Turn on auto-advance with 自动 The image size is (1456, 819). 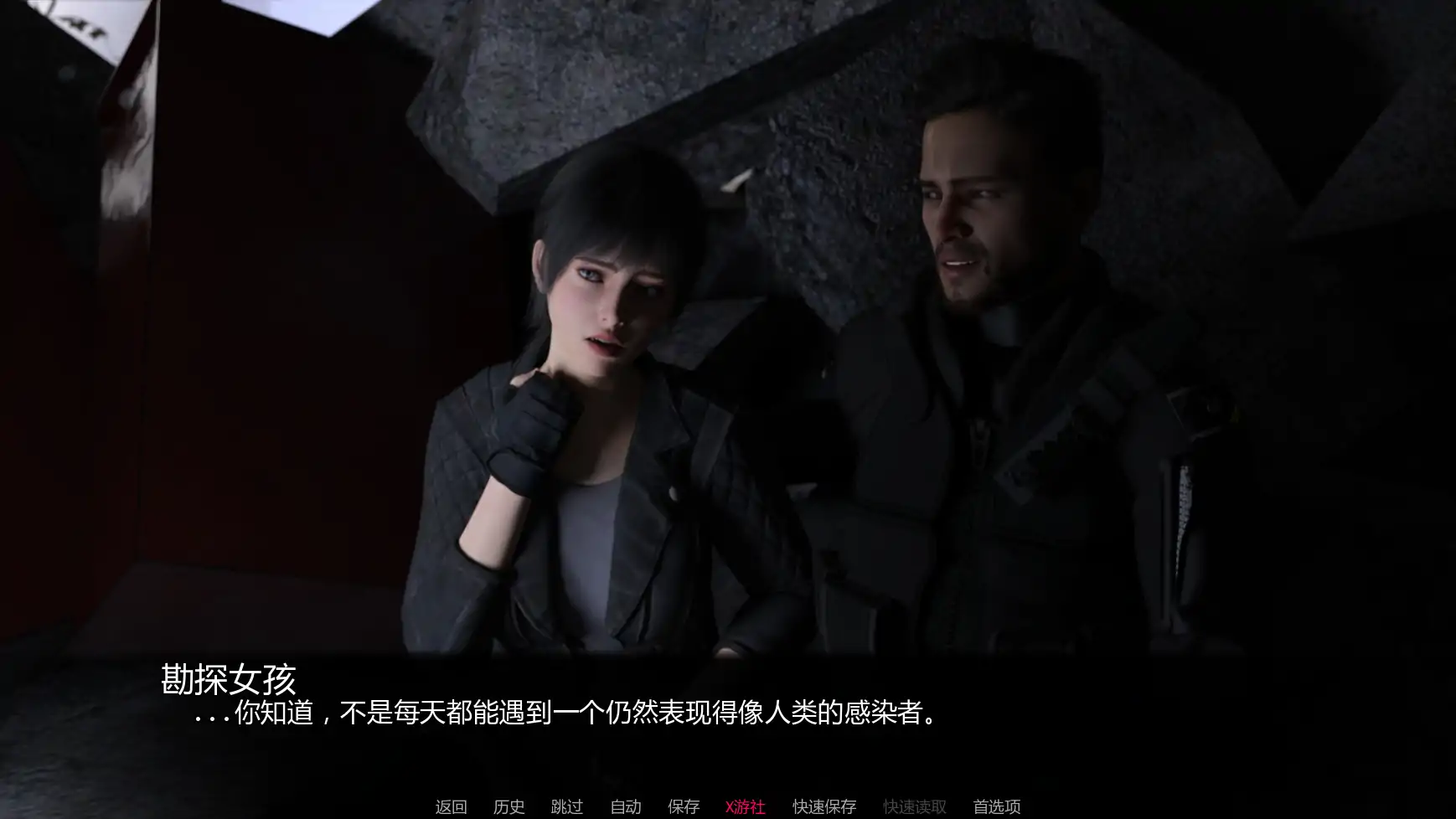624,806
